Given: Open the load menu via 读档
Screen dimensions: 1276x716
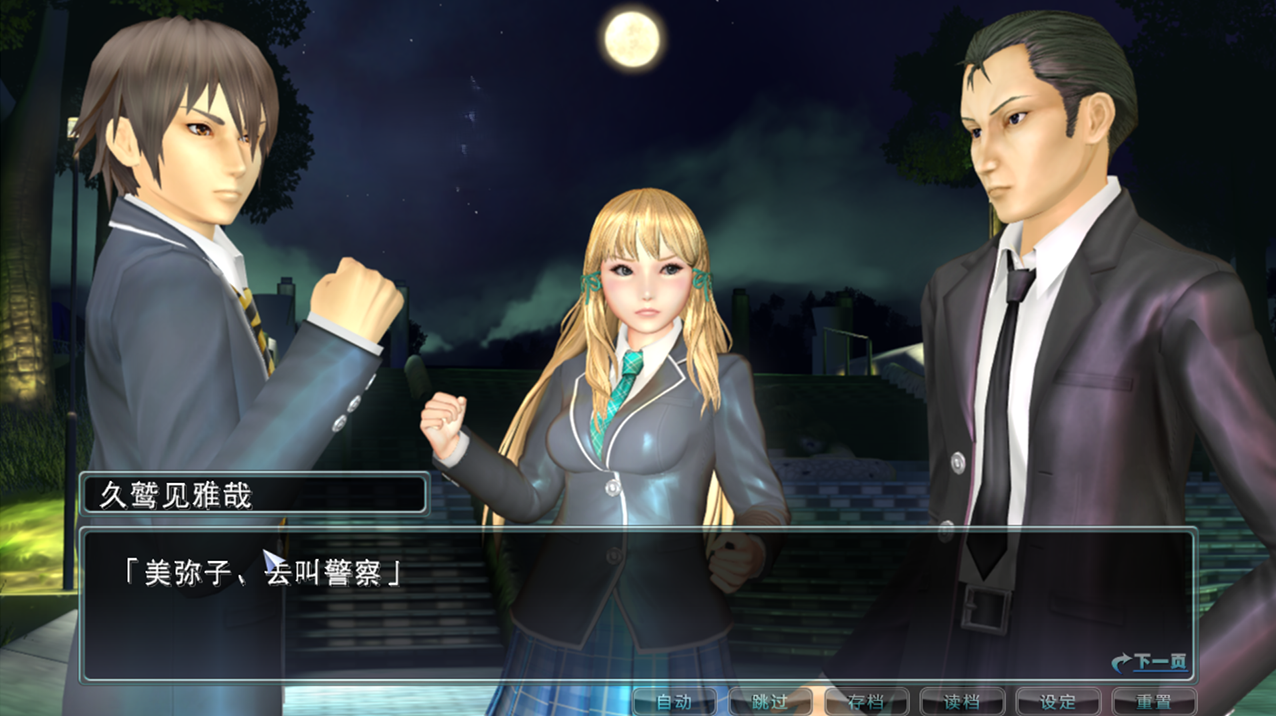Looking at the screenshot, I should [962, 702].
